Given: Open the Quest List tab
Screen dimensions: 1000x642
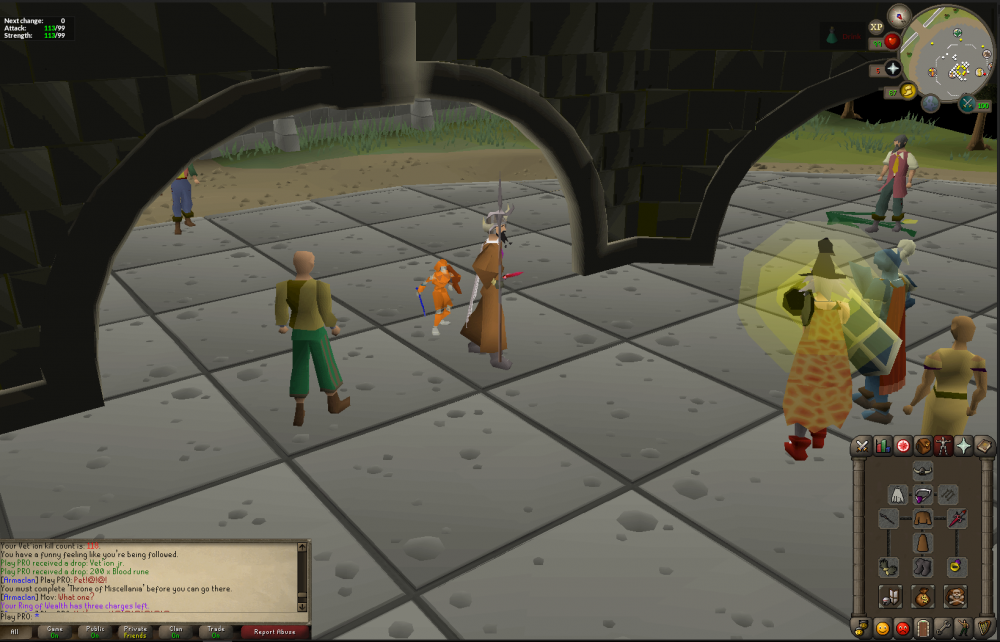Looking at the screenshot, I should tap(903, 446).
